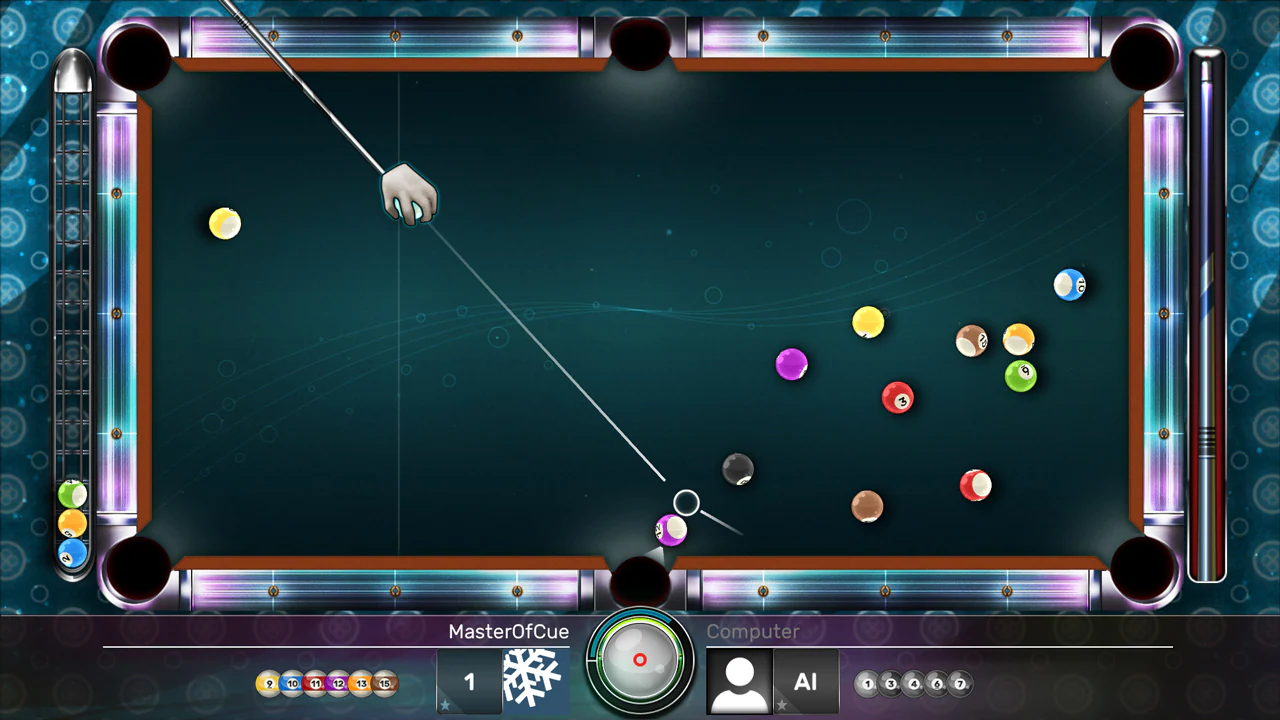Click the pocketed green ball in the left rack
Viewport: 1280px width, 720px height.
tap(71, 494)
